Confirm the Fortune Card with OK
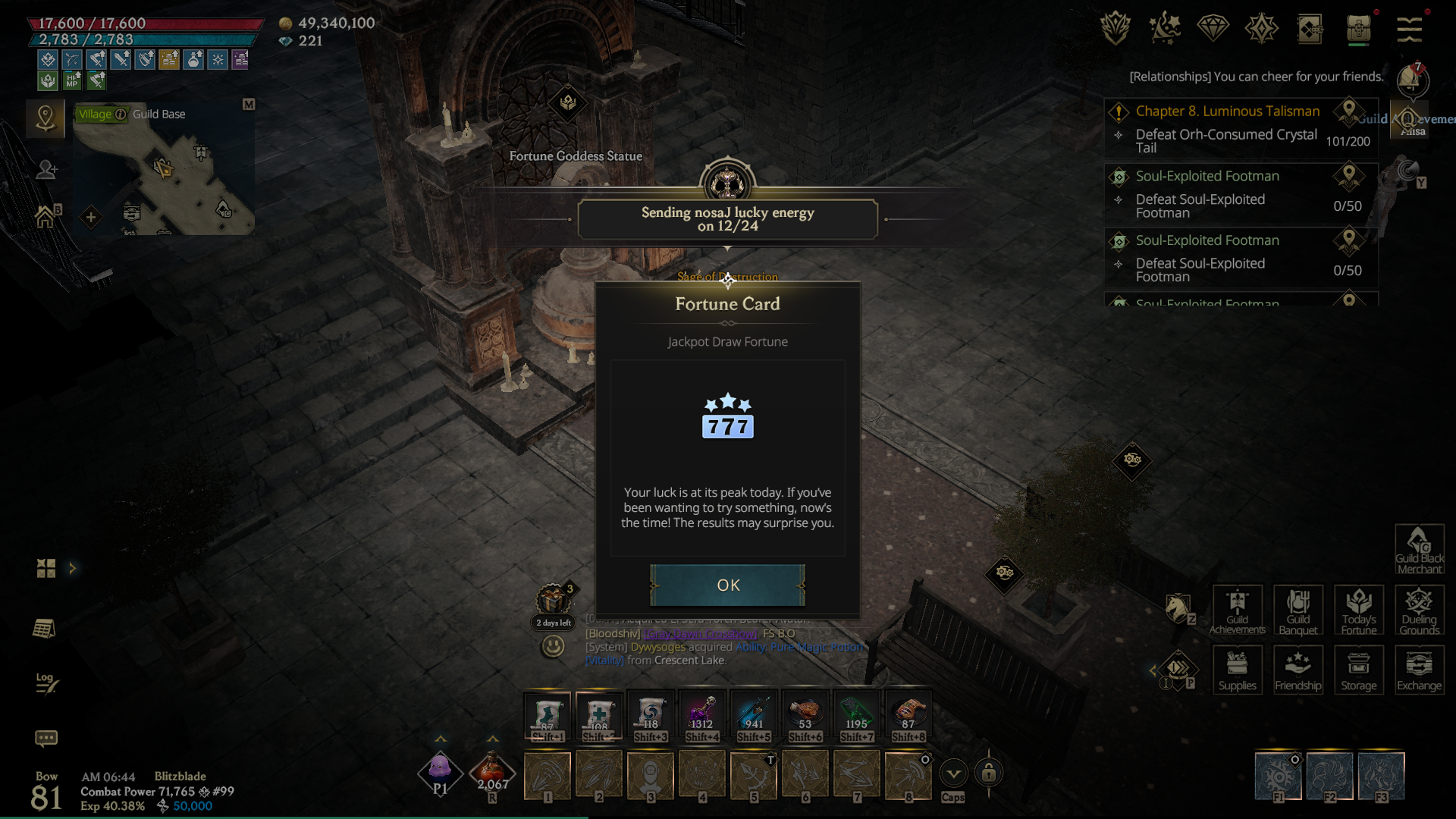The width and height of the screenshot is (1456, 819). [727, 585]
